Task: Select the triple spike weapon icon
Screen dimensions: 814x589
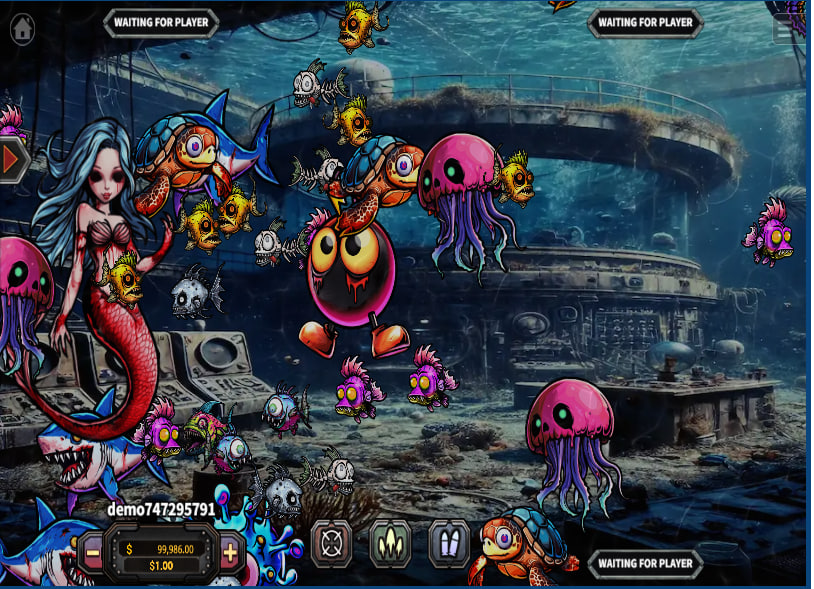Action: pyautogui.click(x=389, y=543)
